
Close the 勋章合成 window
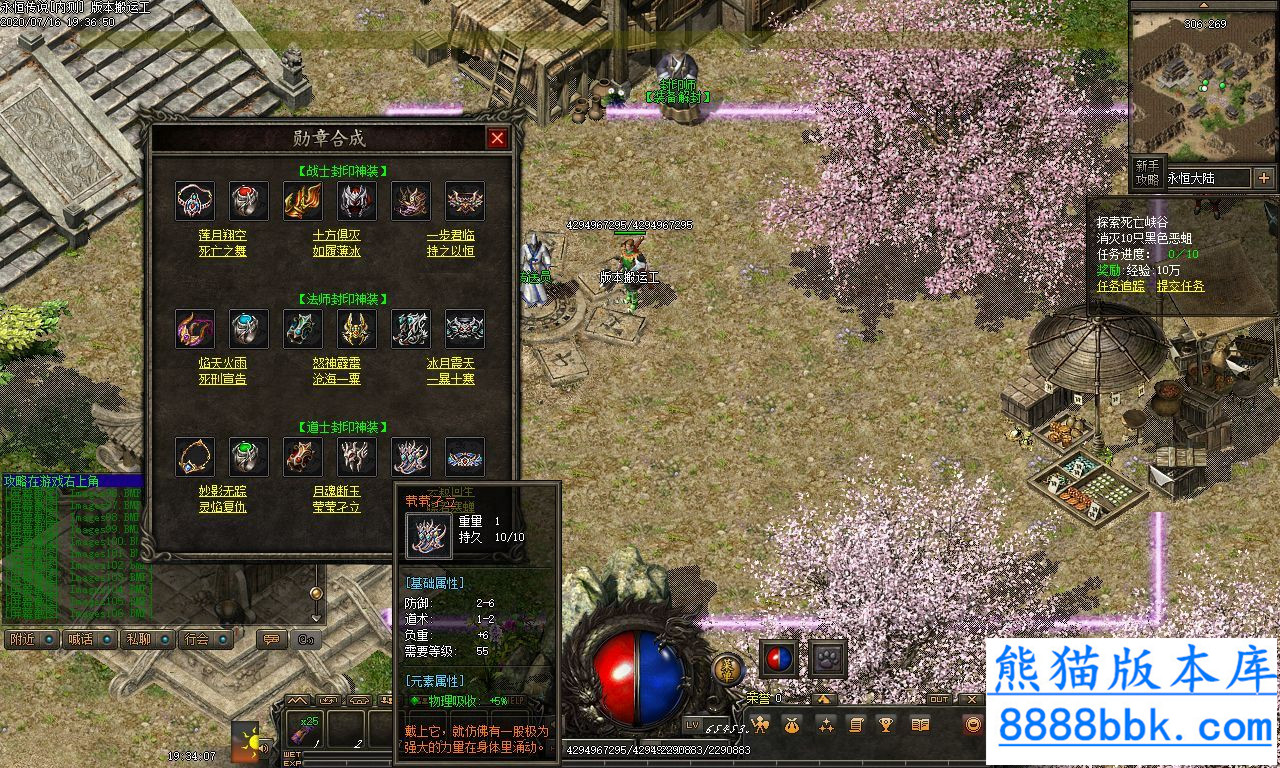click(497, 139)
